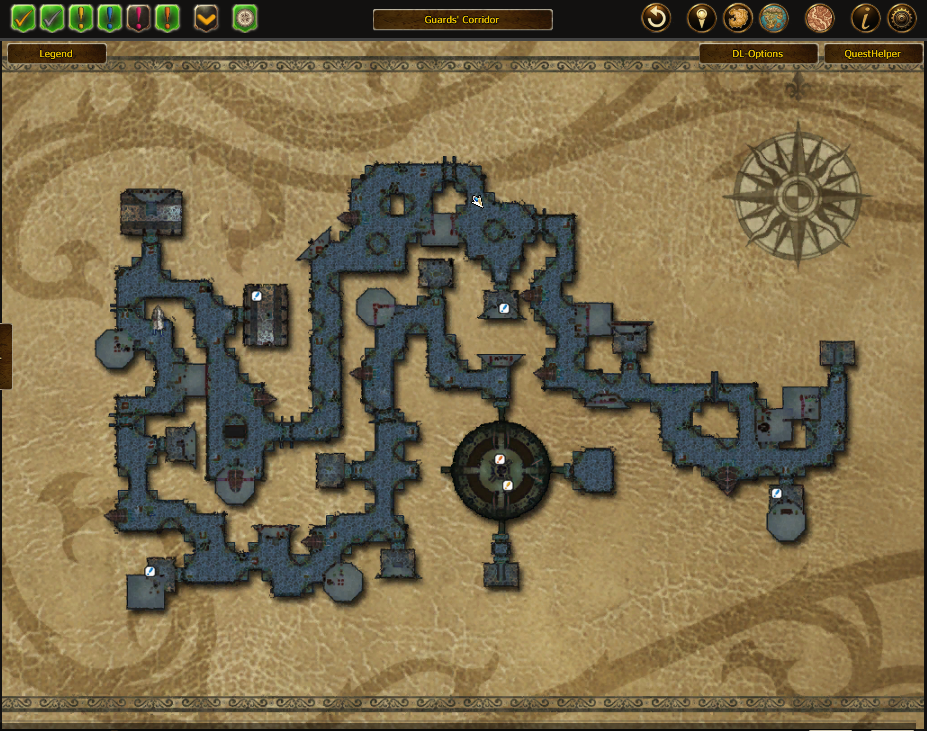Open the map Legend panel

pos(56,54)
